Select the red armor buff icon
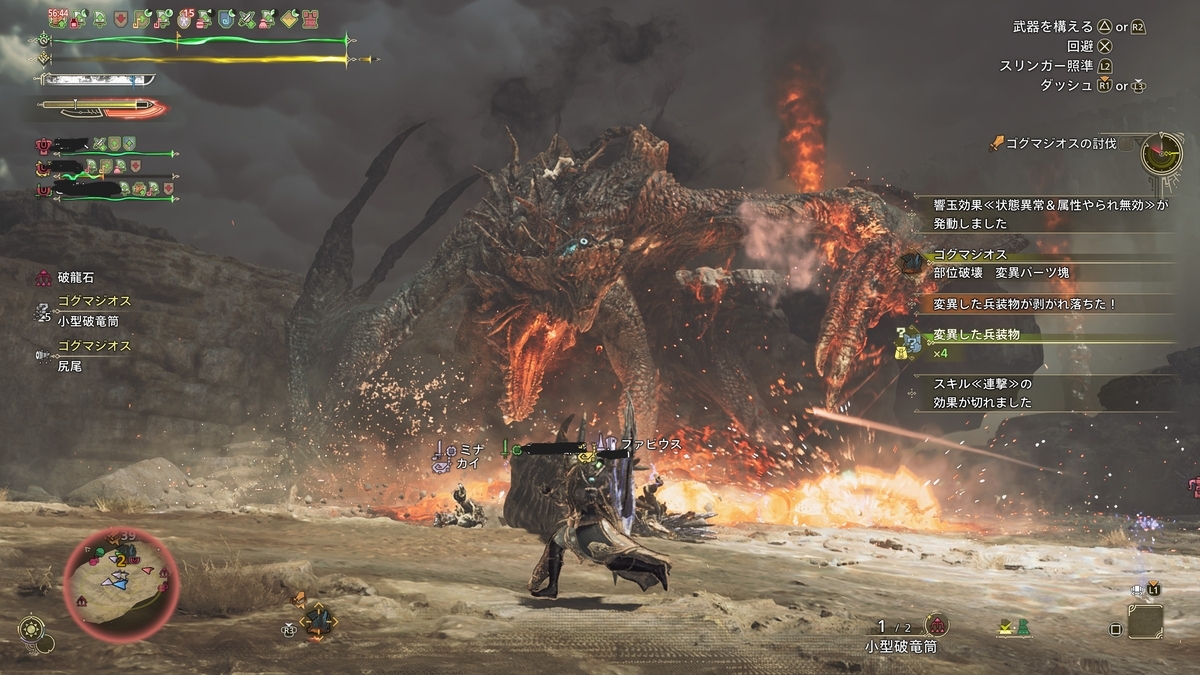Image resolution: width=1200 pixels, height=675 pixels. pos(122,19)
